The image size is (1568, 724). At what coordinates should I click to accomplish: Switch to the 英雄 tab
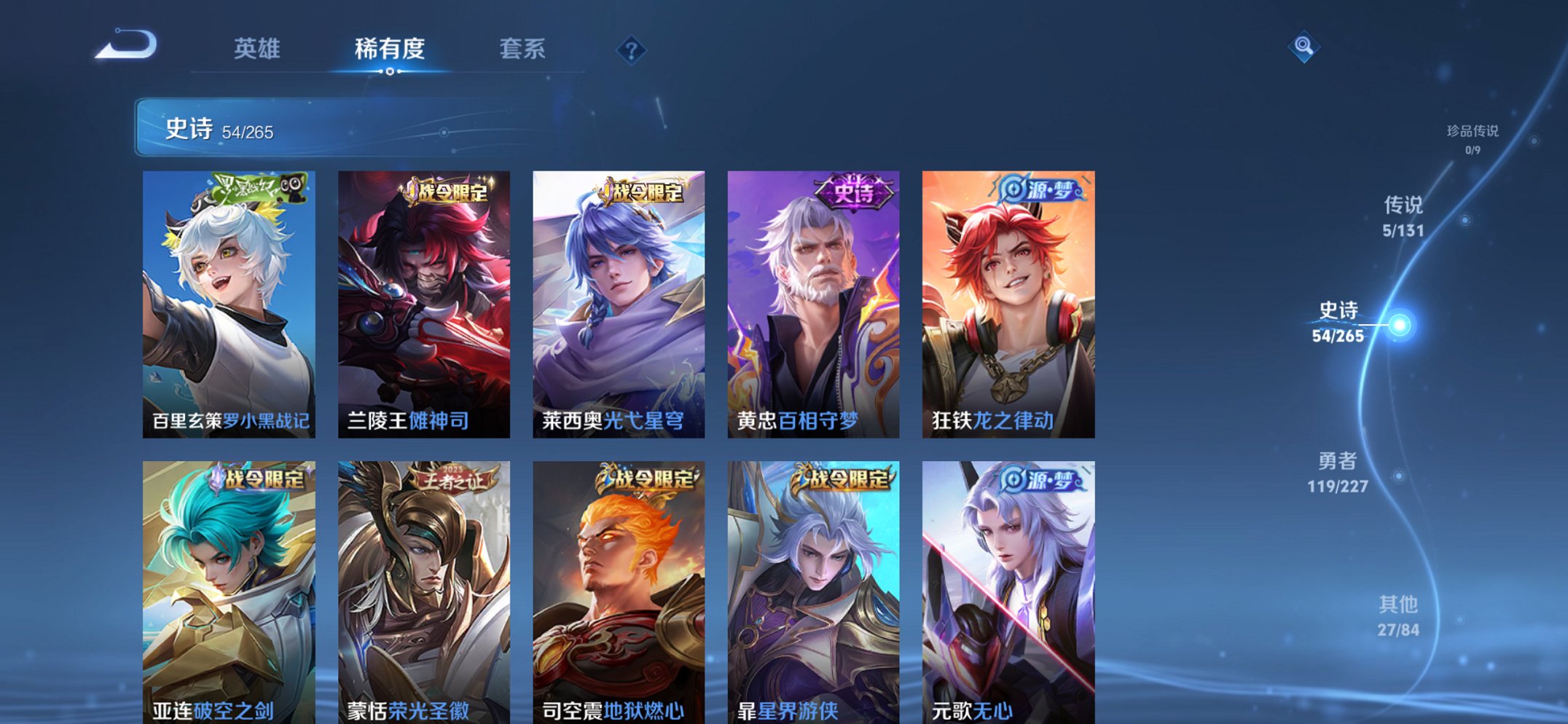coord(259,49)
